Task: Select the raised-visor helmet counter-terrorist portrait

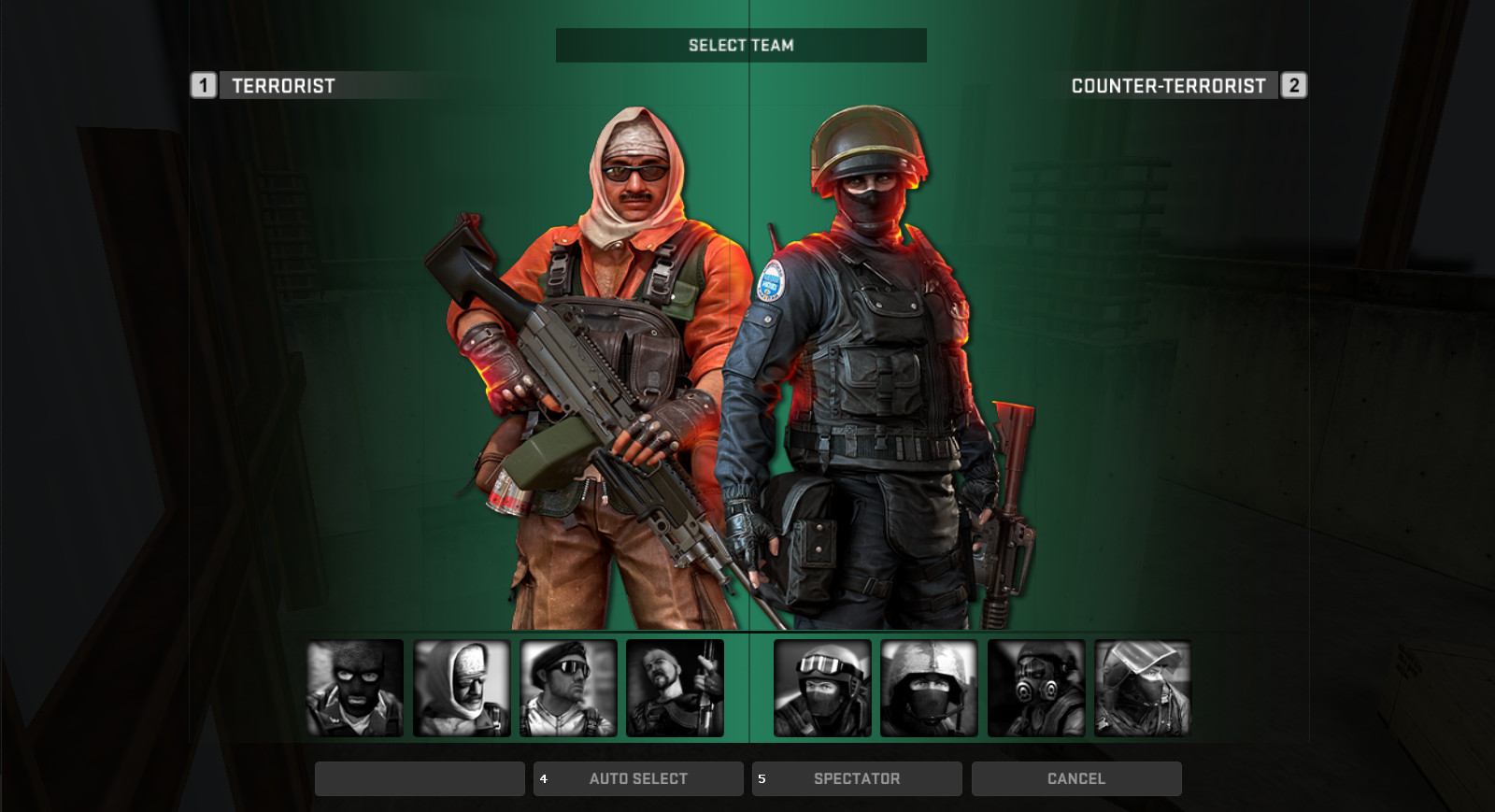Action: pyautogui.click(x=1143, y=688)
